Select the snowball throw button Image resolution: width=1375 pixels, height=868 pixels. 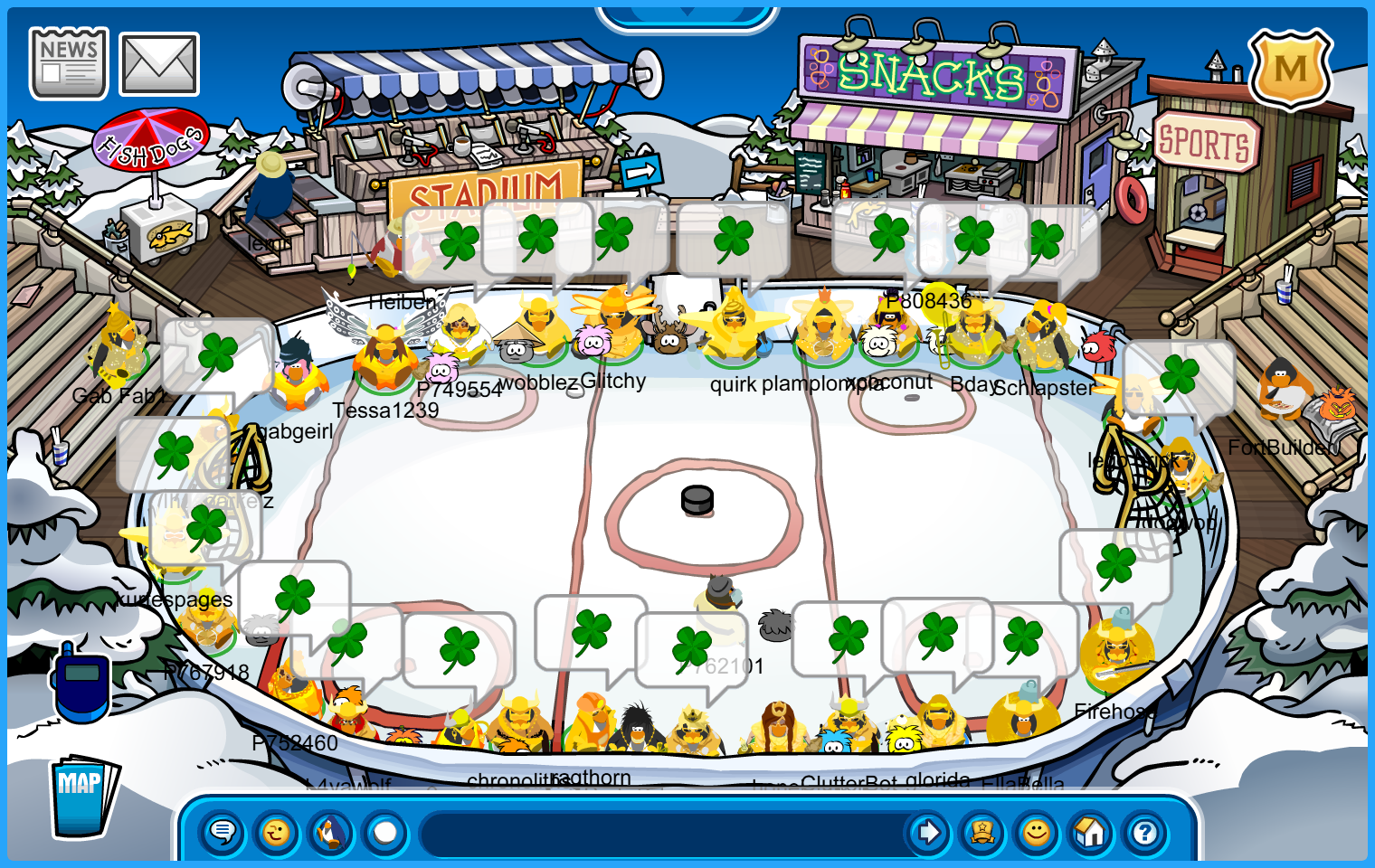[x=385, y=832]
